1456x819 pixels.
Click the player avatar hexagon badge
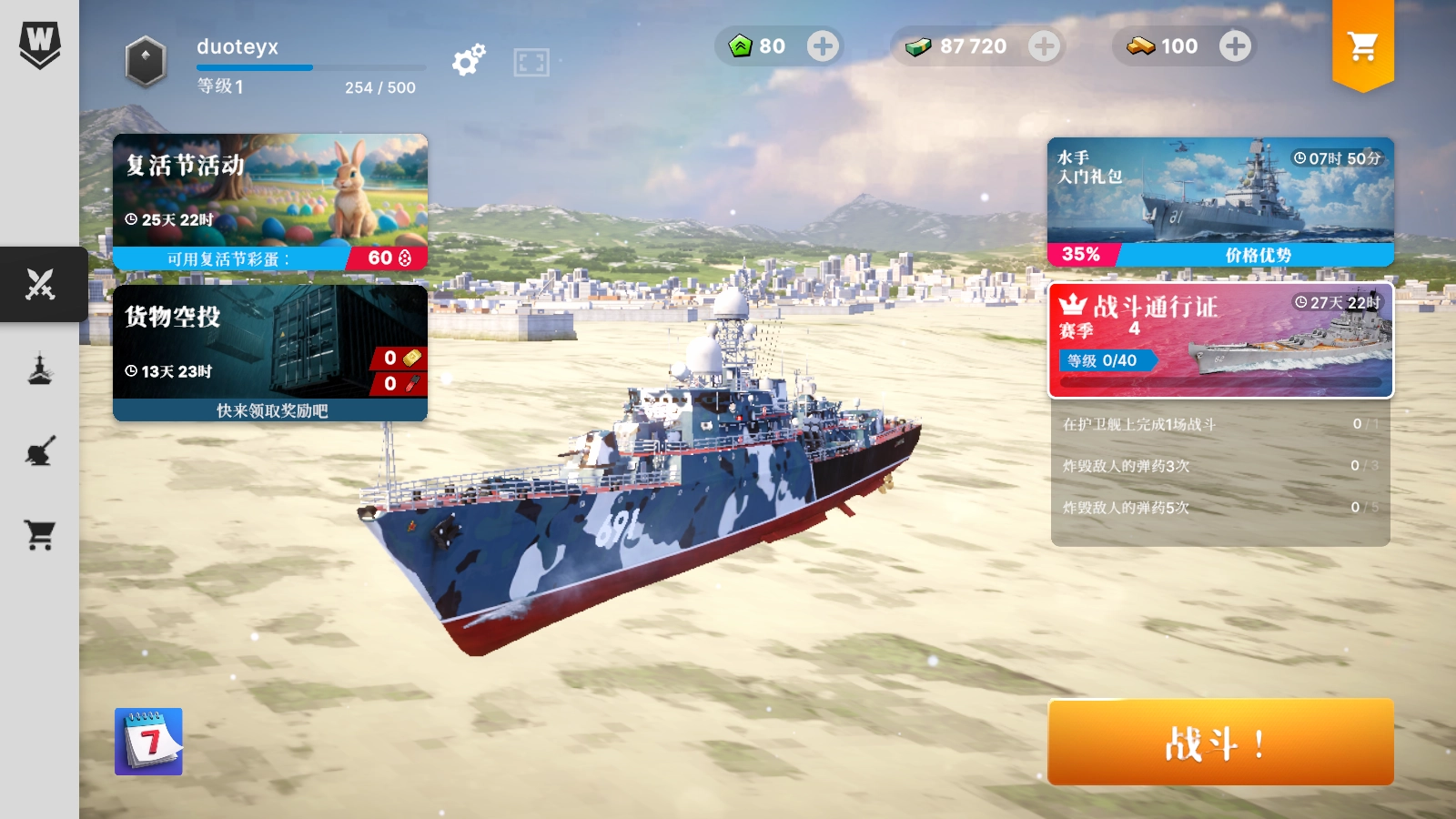tap(146, 62)
